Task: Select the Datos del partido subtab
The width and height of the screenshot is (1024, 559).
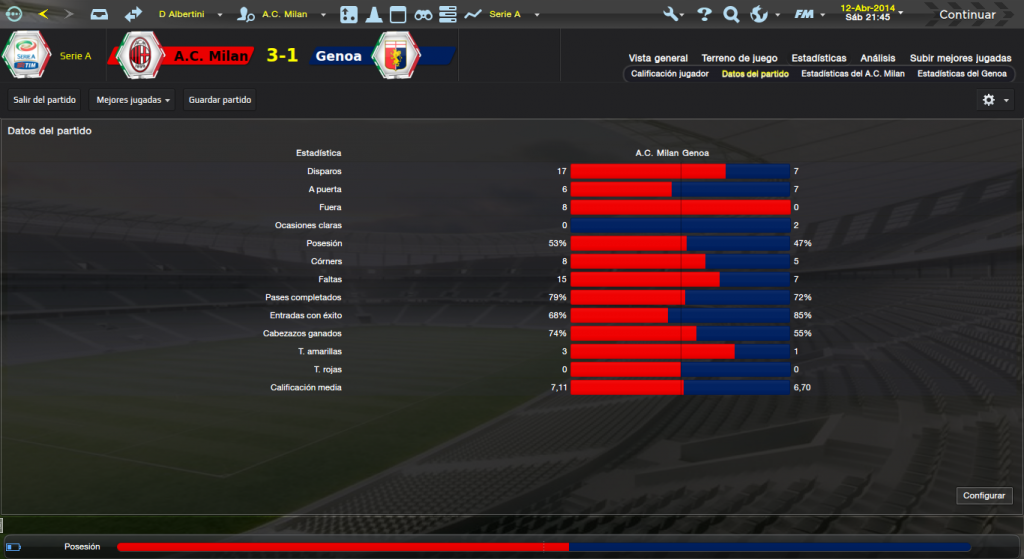Action: [755, 74]
